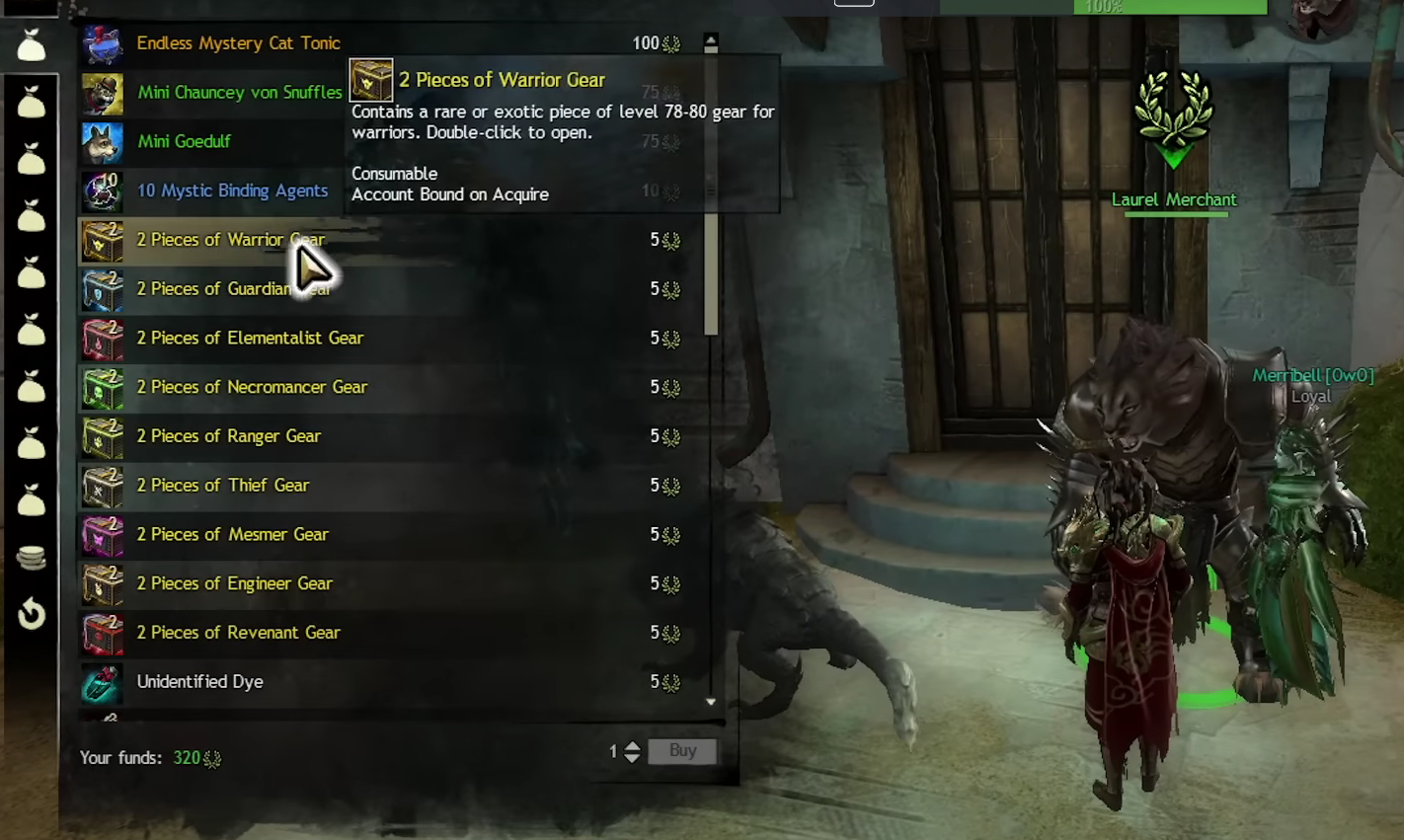Switch to the return arrow tab
The height and width of the screenshot is (840, 1404).
pyautogui.click(x=32, y=614)
